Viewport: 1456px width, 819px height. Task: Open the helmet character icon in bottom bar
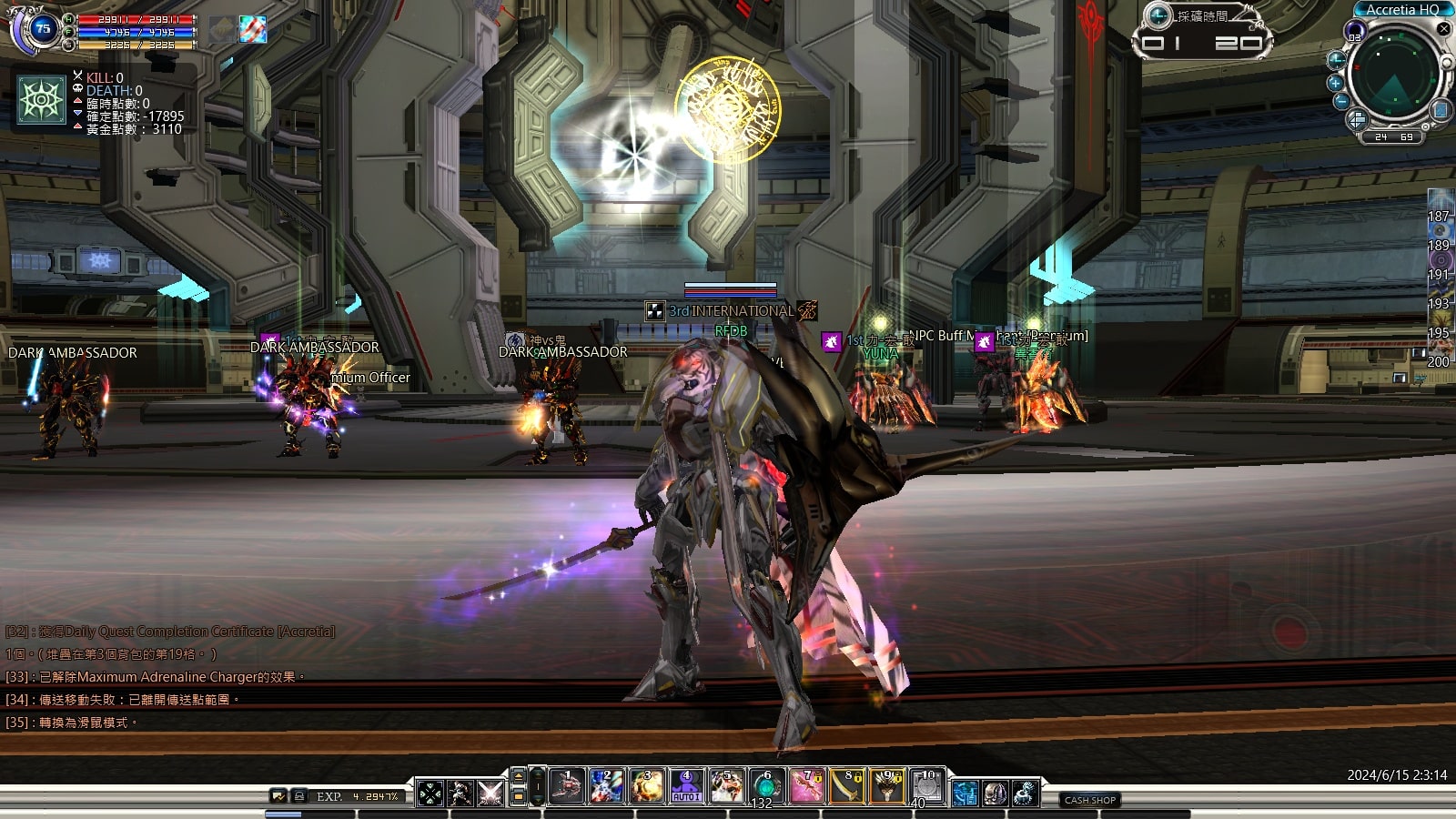(x=996, y=794)
